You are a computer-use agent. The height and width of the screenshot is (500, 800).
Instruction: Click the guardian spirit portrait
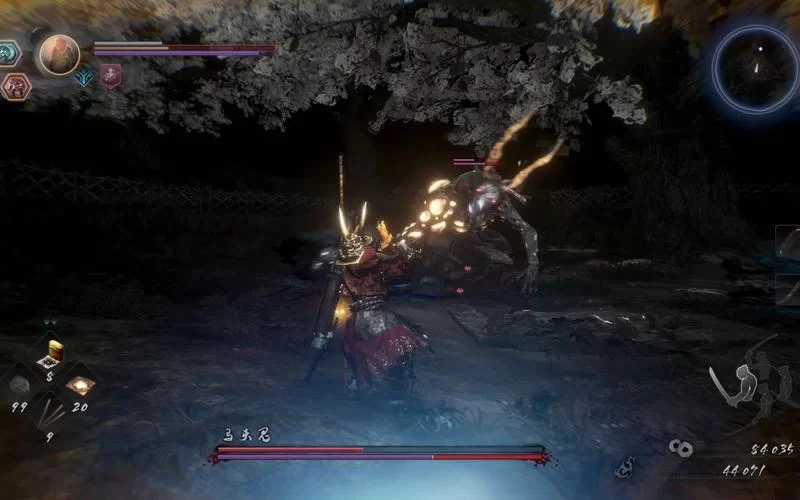pyautogui.click(x=58, y=54)
